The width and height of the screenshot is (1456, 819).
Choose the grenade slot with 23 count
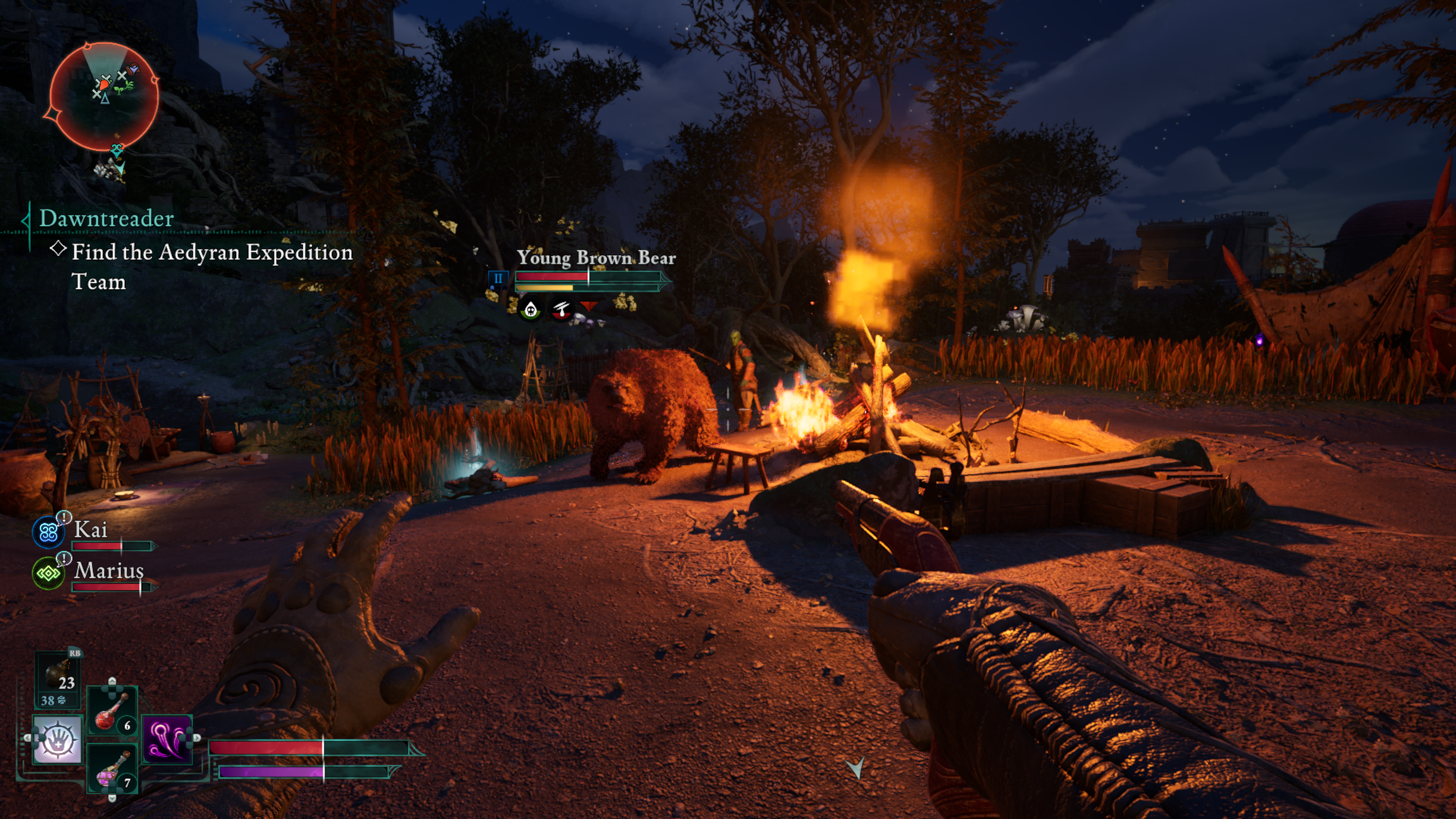tap(58, 679)
